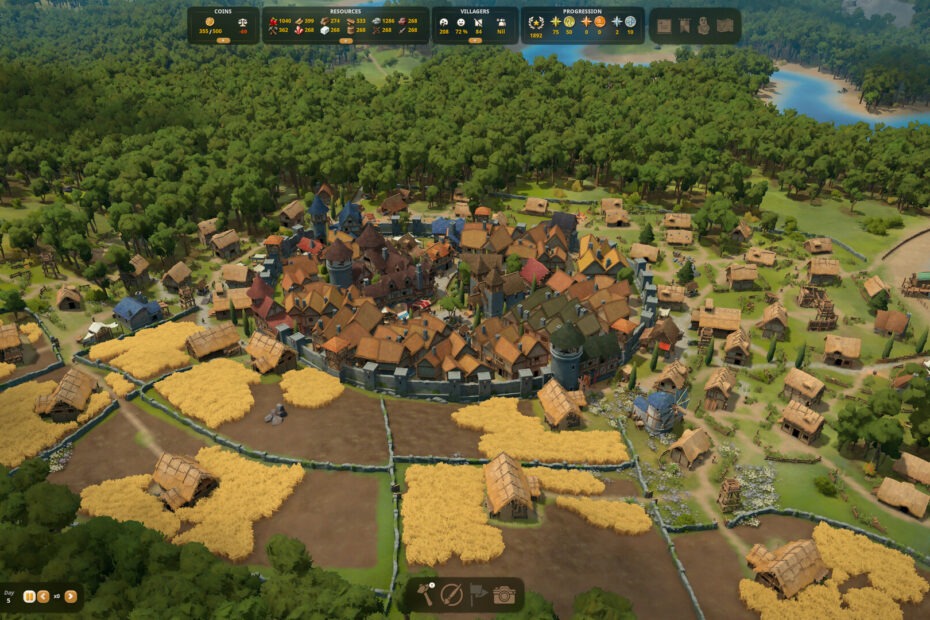Expand the Villagers panel arrow
This screenshot has height=620, width=930.
(474, 41)
